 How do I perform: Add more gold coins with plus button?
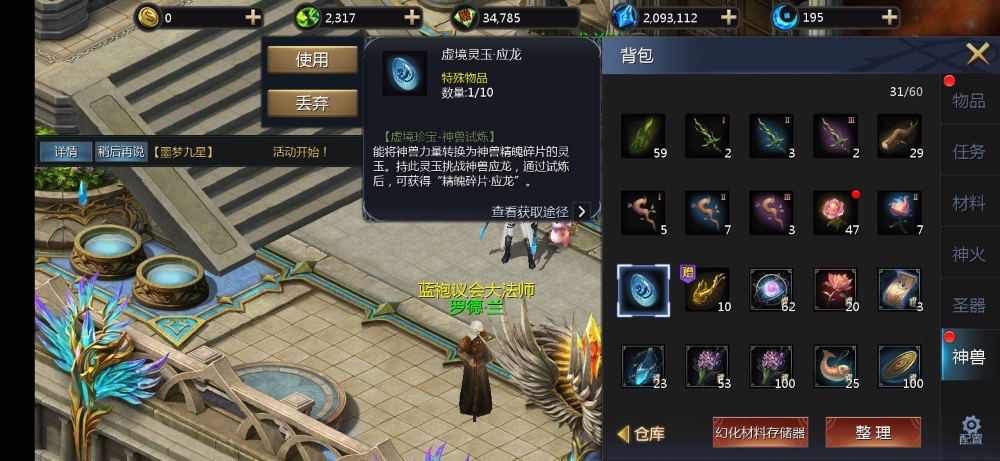(x=253, y=17)
